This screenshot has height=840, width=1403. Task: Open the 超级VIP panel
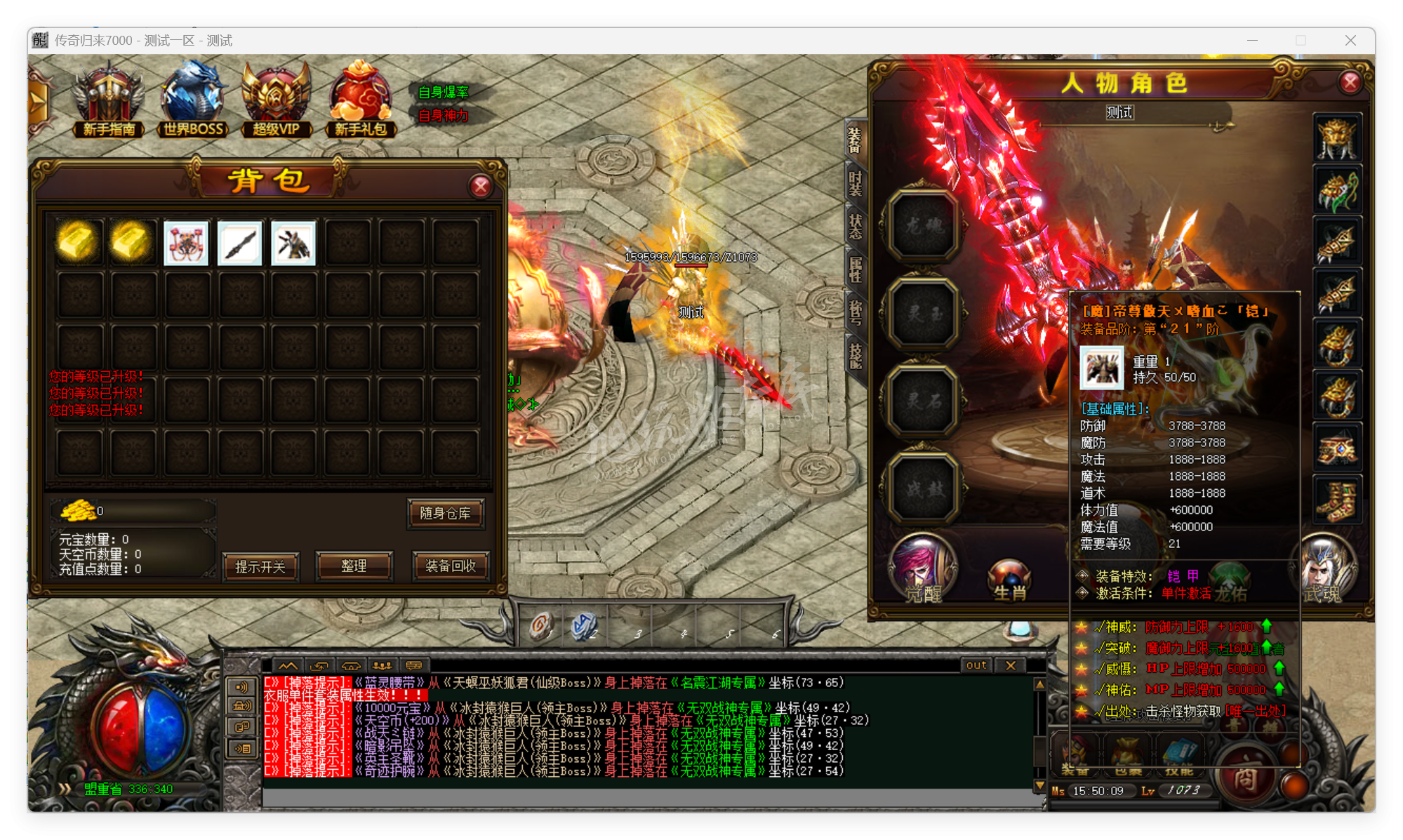277,98
